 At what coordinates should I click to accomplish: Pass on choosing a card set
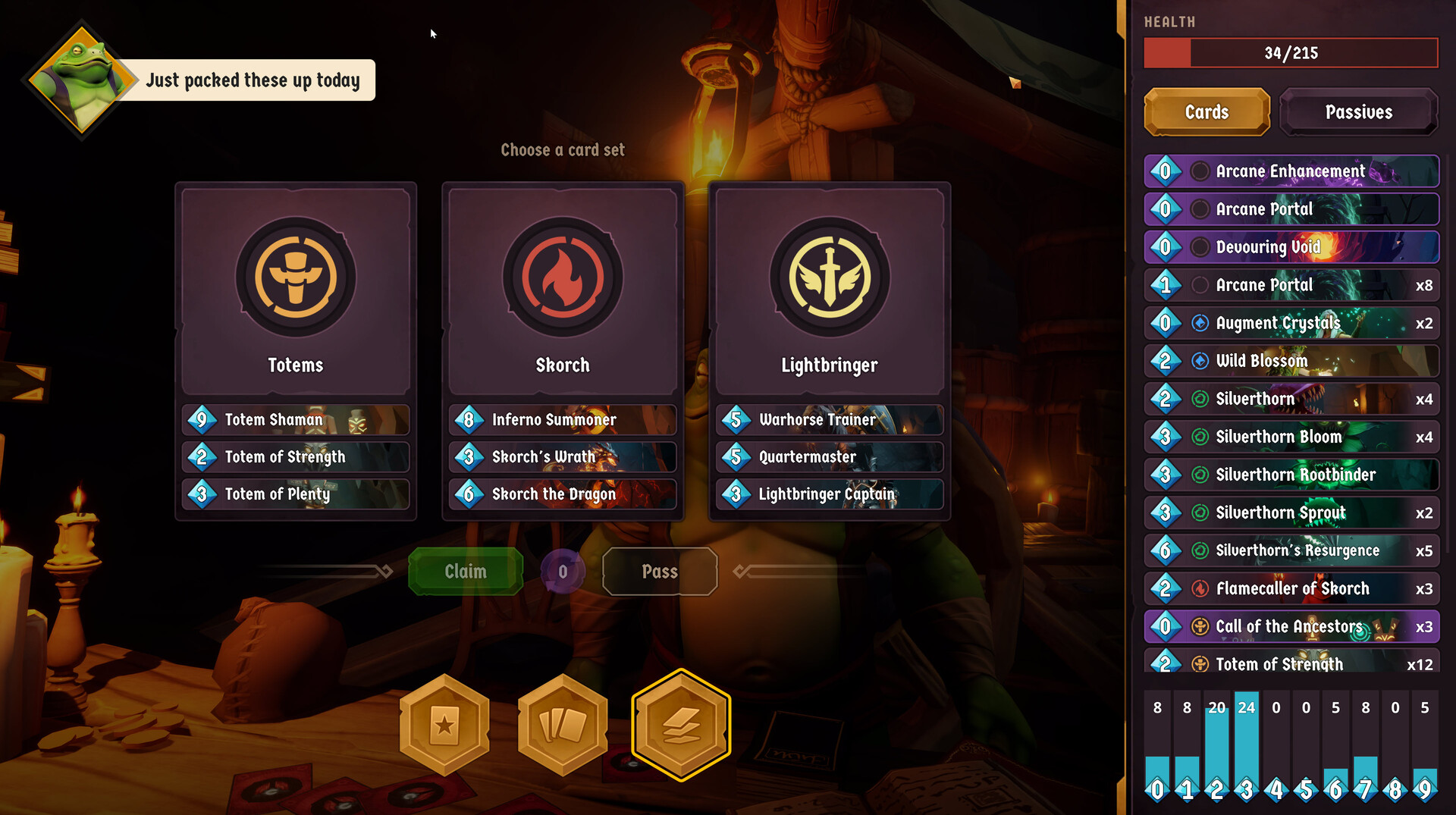659,571
